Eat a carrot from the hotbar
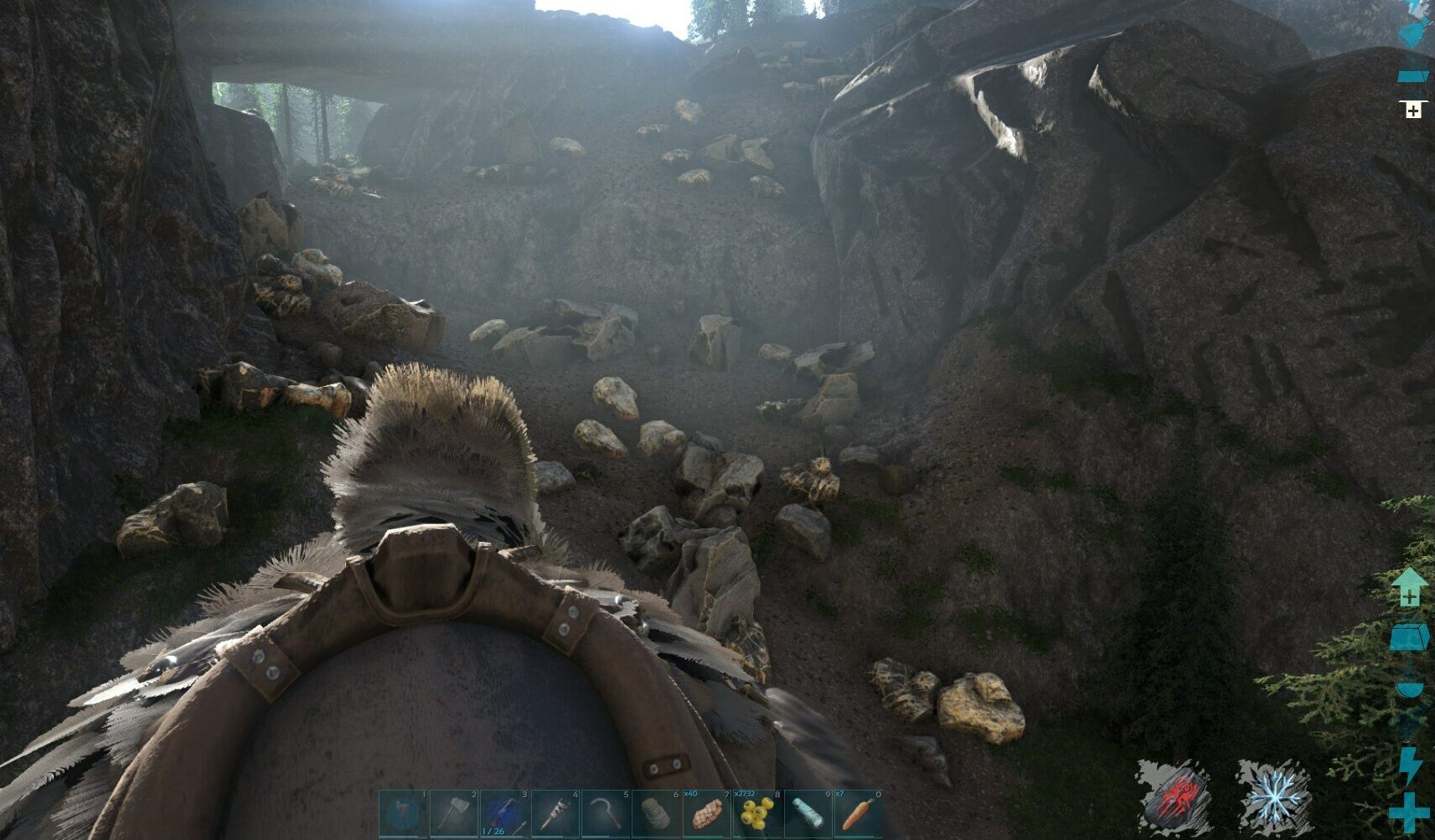This screenshot has height=840, width=1435. (858, 813)
